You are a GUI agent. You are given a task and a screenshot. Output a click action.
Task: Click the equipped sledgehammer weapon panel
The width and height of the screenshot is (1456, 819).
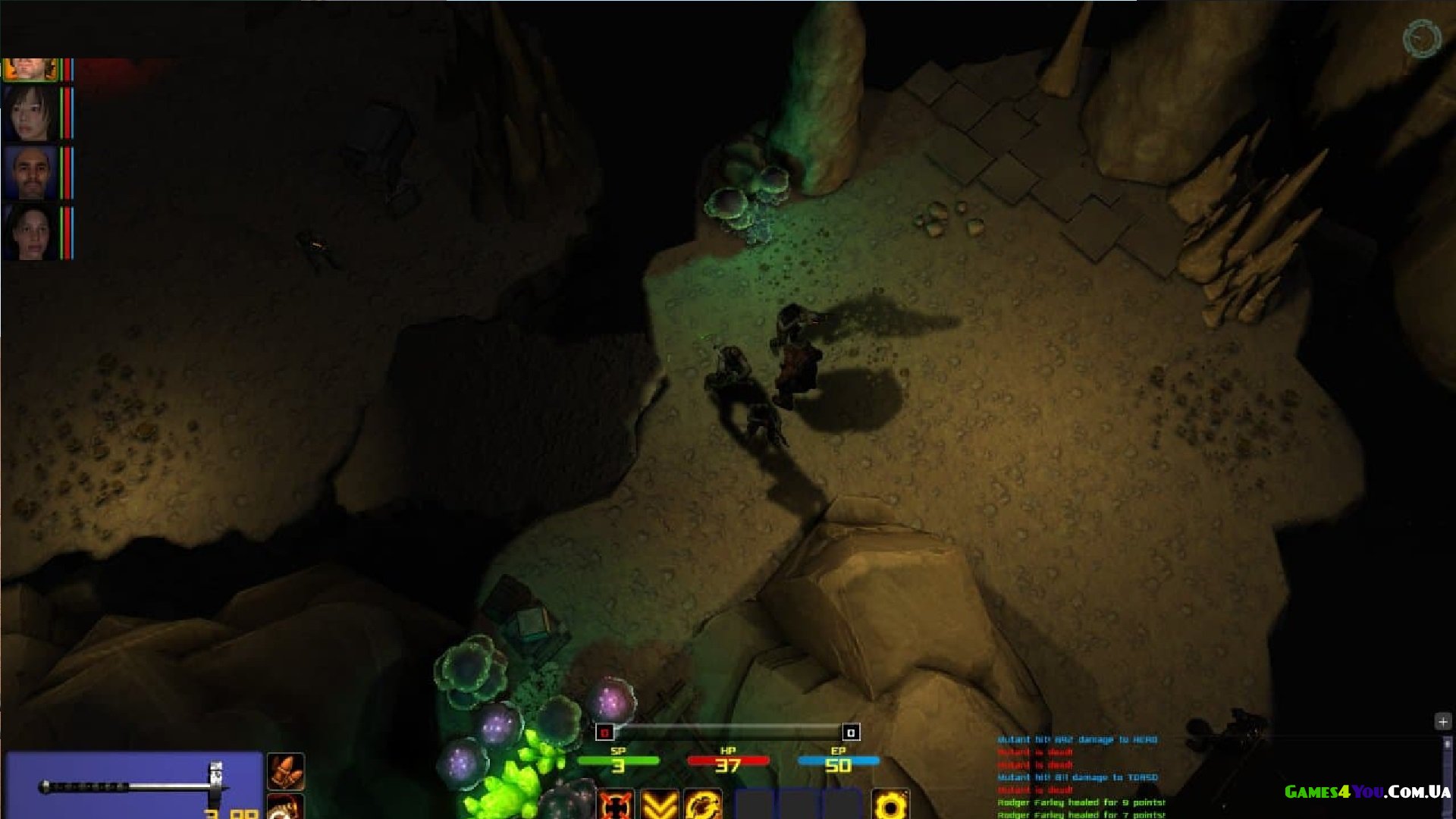pyautogui.click(x=133, y=786)
